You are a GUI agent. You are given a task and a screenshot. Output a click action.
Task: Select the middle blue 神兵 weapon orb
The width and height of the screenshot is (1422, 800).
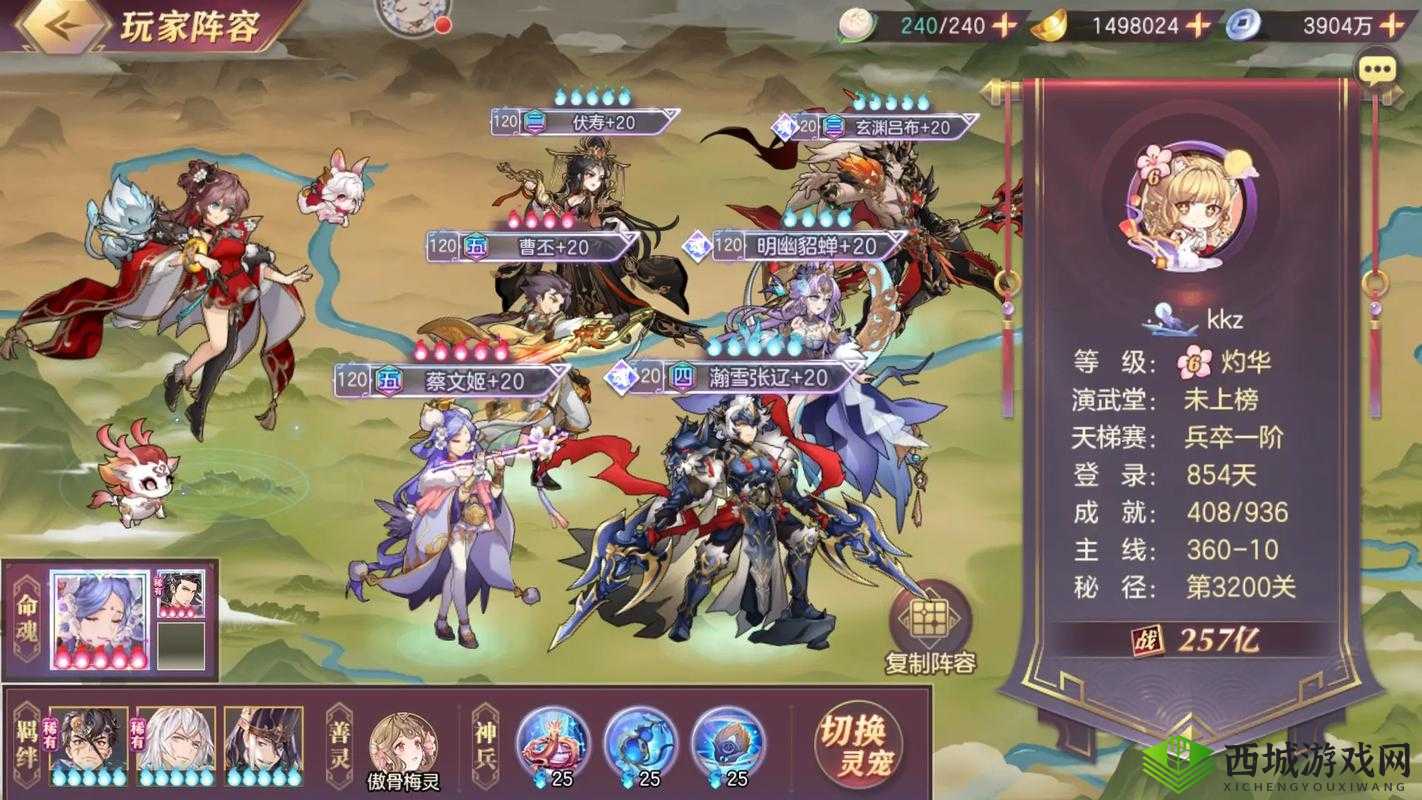[x=638, y=743]
